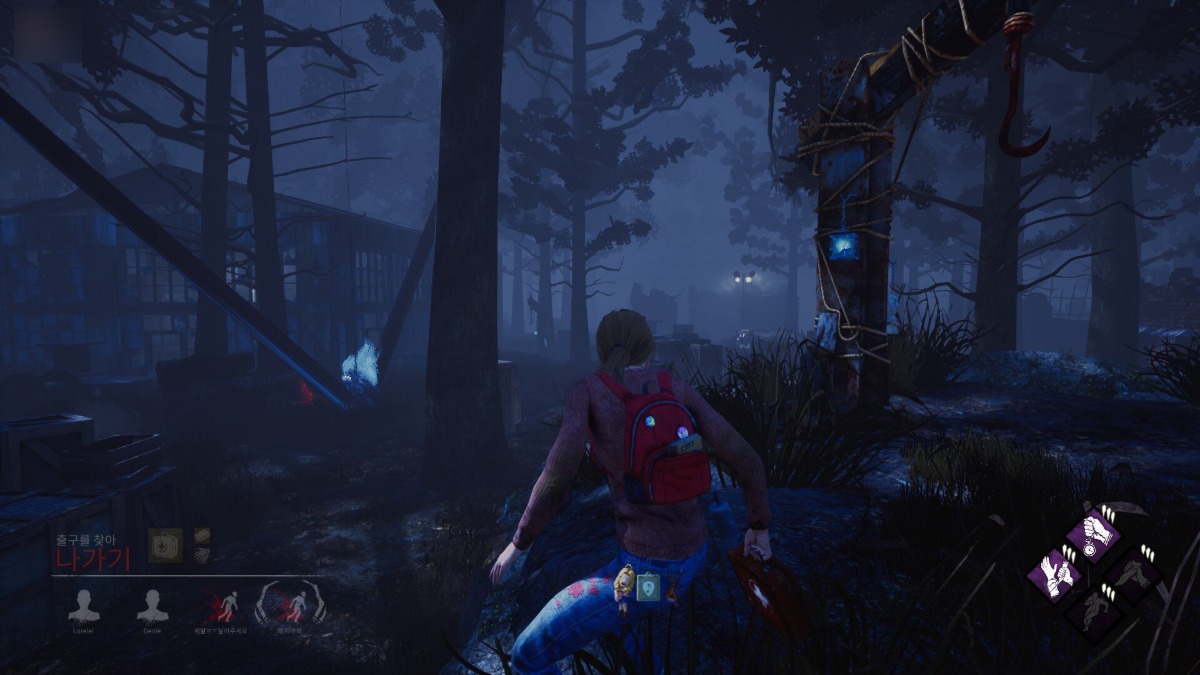Viewport: 1200px width, 675px height.
Task: Click the bandage add-on icon beside the medkit
Action: point(202,537)
